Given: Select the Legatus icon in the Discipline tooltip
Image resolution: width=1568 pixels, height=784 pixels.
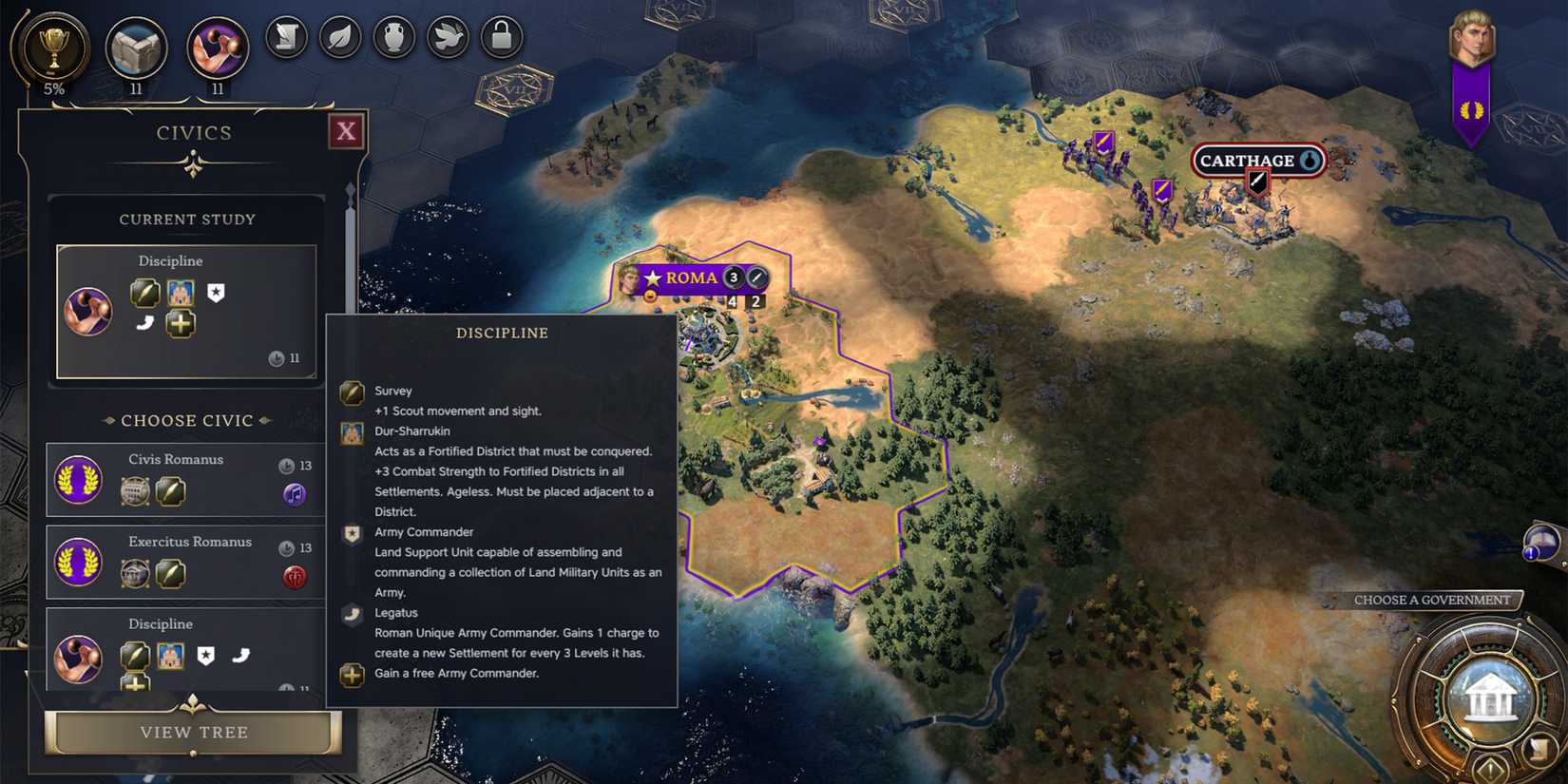Looking at the screenshot, I should [351, 614].
